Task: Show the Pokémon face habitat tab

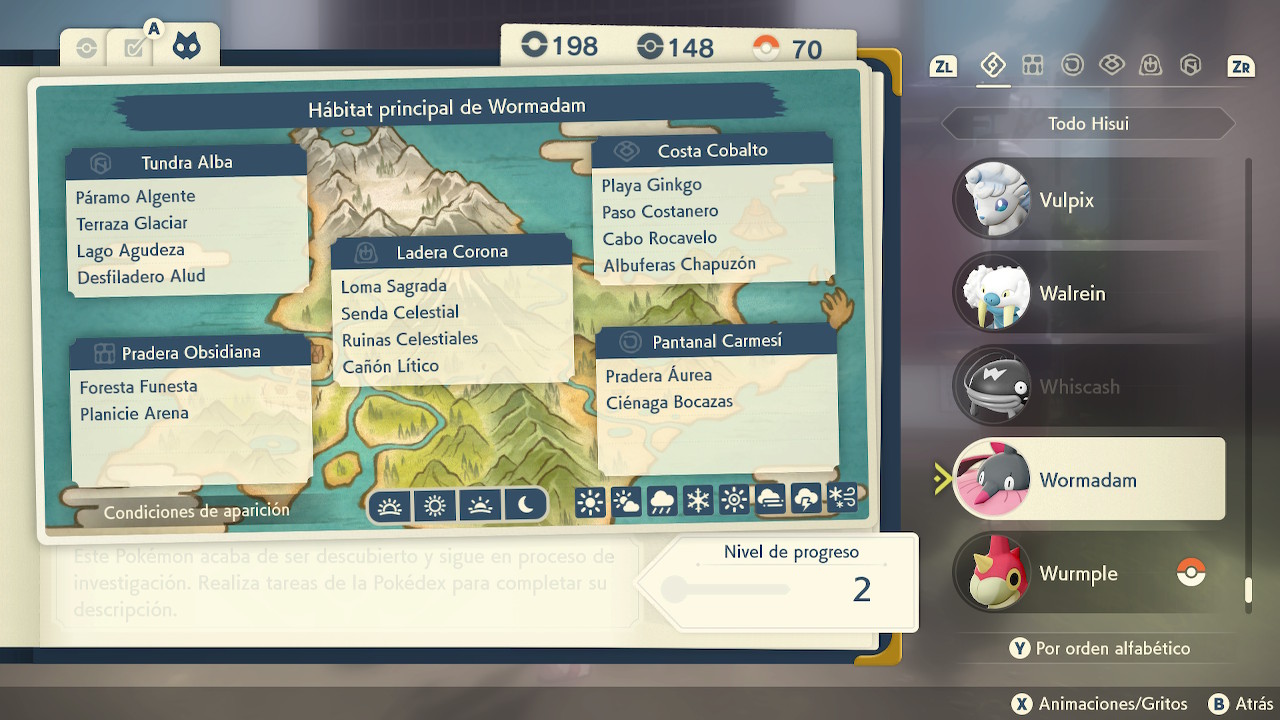Action: 186,46
